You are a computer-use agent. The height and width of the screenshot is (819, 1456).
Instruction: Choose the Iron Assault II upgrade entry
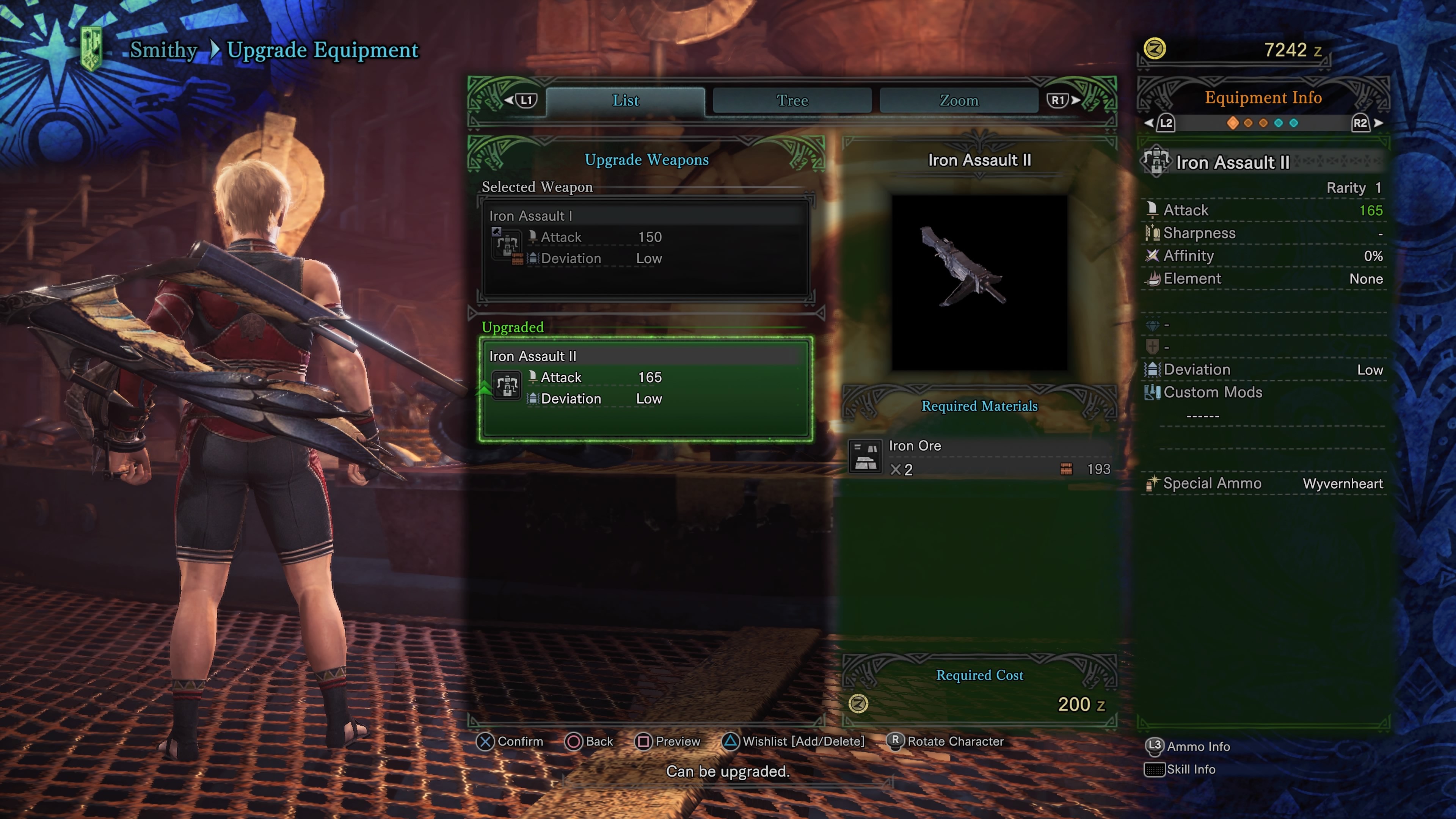click(x=645, y=388)
